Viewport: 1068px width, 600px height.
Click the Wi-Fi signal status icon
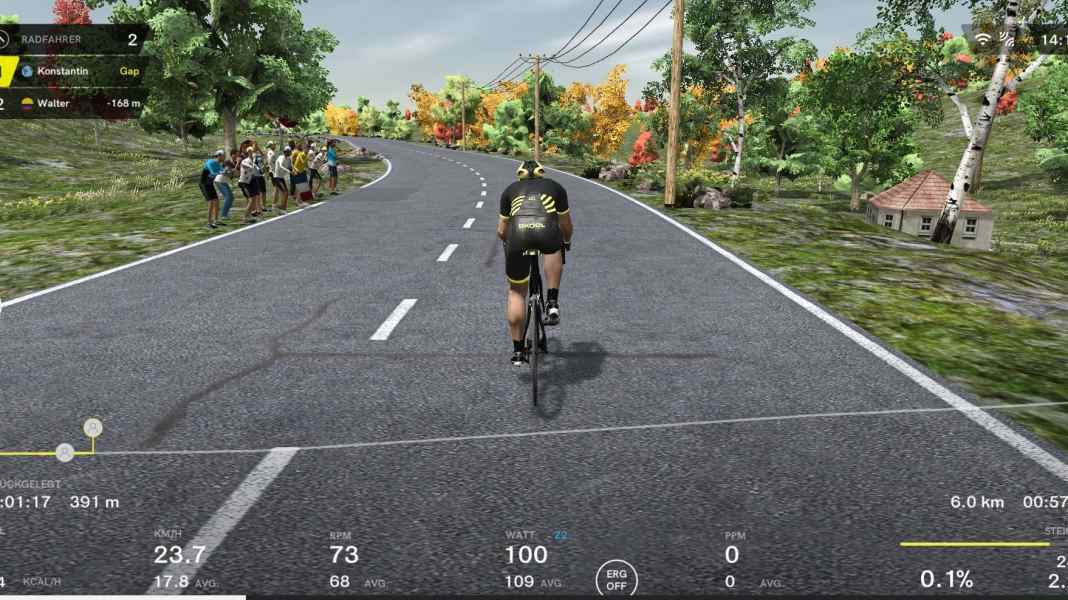click(x=983, y=40)
